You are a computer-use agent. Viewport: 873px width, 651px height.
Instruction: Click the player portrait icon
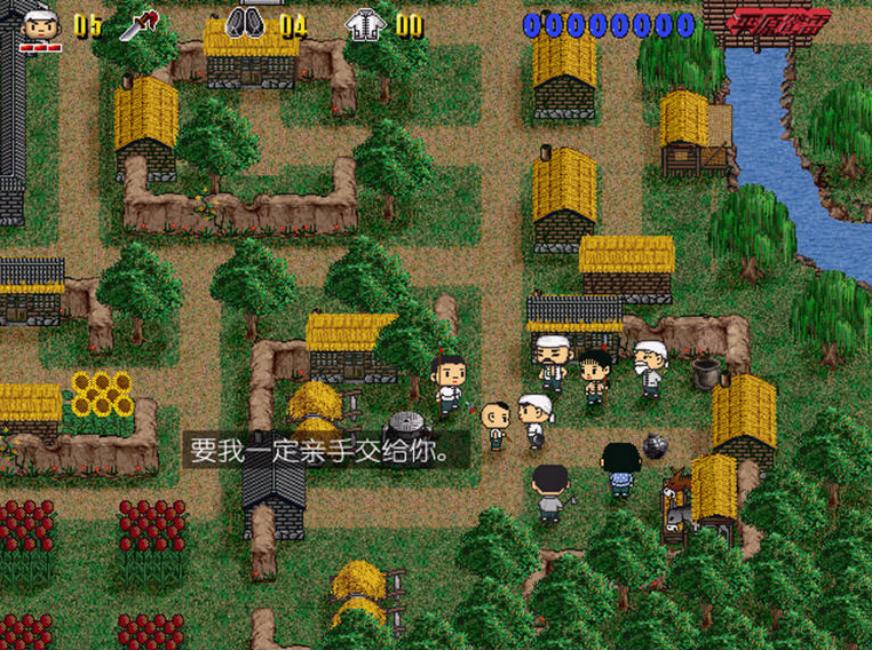41,27
